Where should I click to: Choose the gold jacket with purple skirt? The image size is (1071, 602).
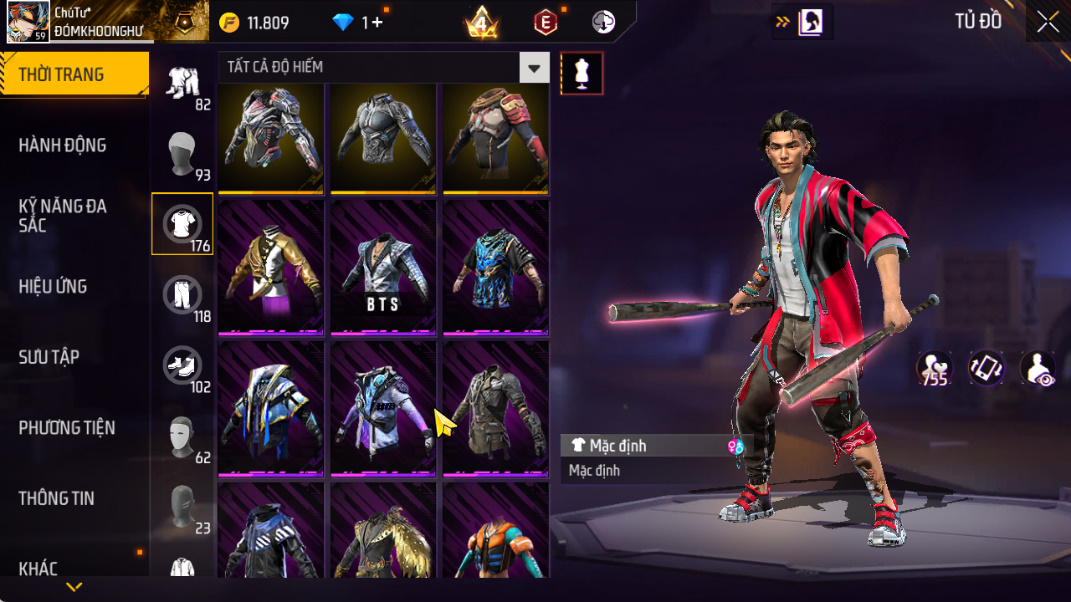pos(271,268)
